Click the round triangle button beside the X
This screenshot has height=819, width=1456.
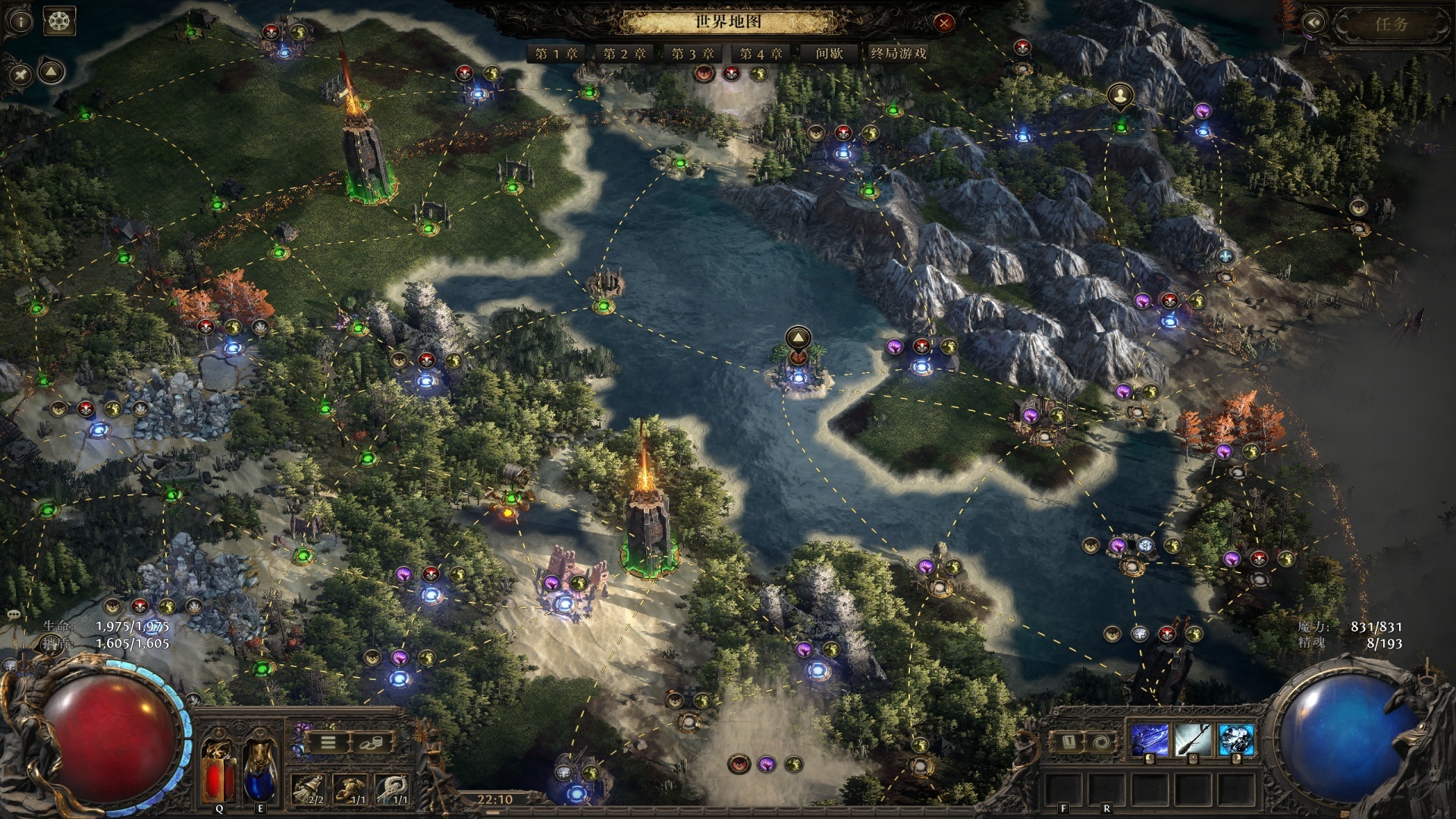pos(51,72)
